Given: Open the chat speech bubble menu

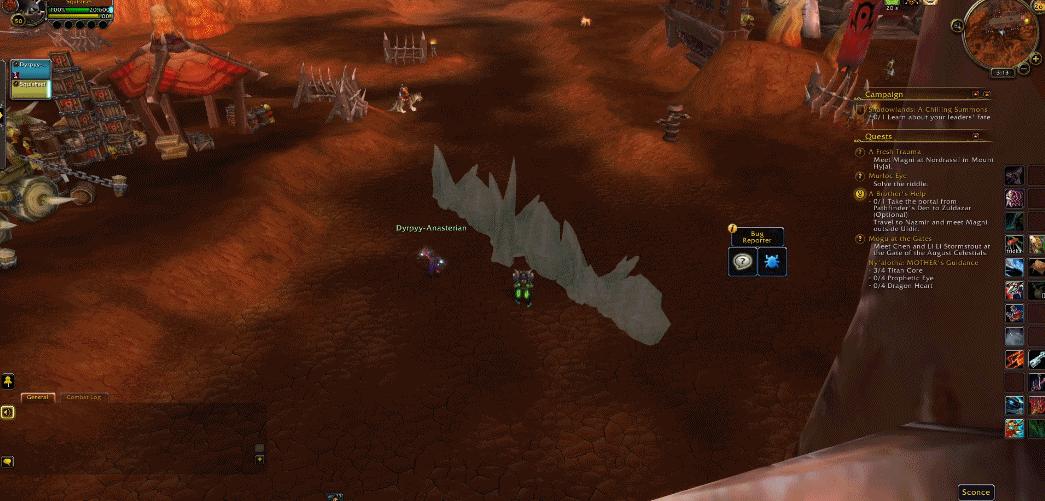Looking at the screenshot, I should 7,461.
